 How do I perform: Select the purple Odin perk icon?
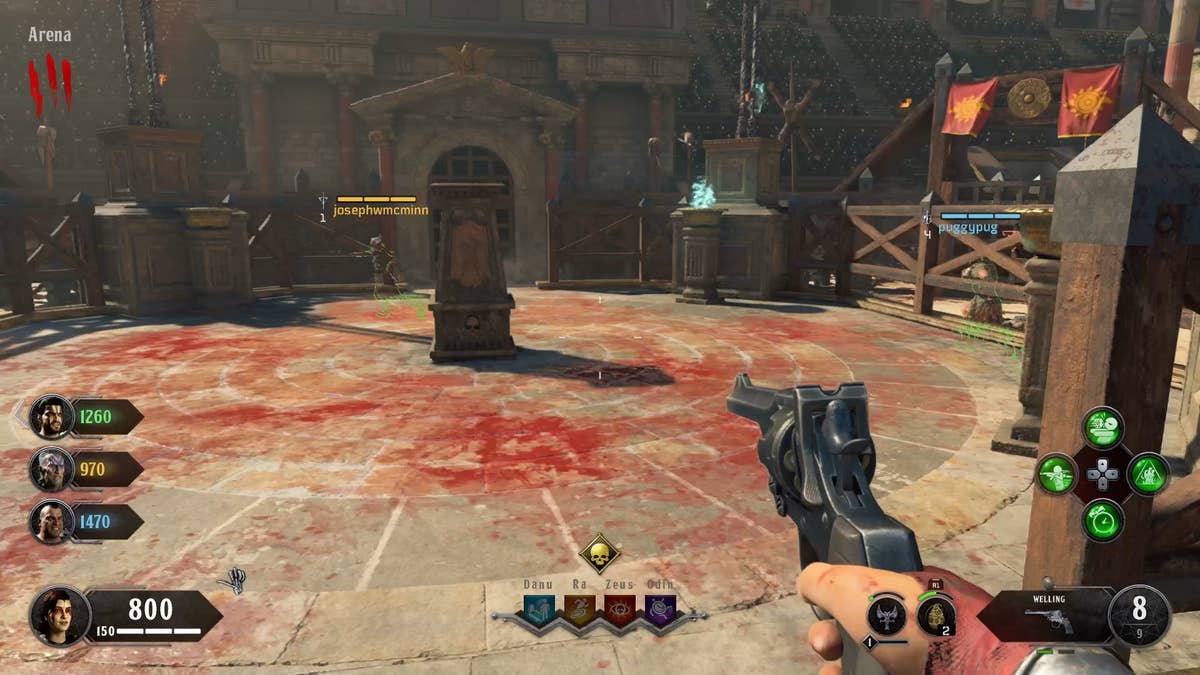pyautogui.click(x=660, y=609)
